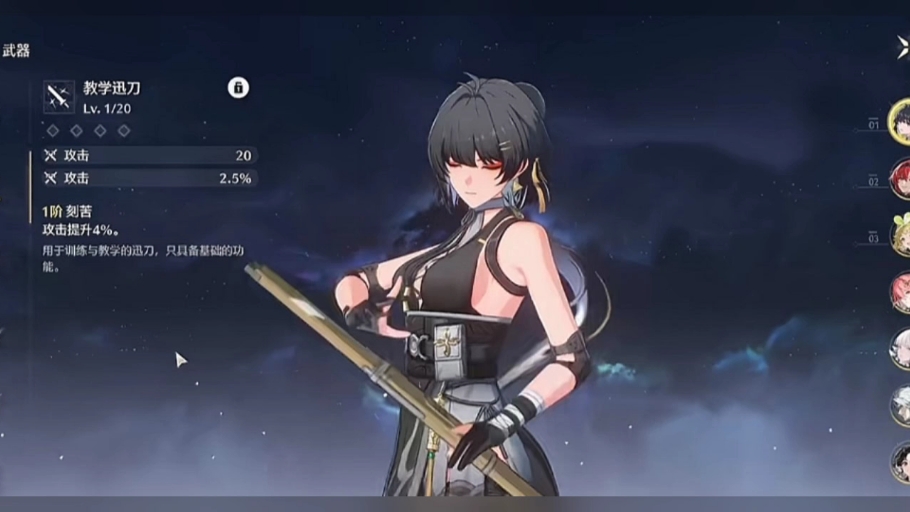Screen dimensions: 910x512
Task: Click the 教学迅刀 weapon icon
Action: pos(59,96)
